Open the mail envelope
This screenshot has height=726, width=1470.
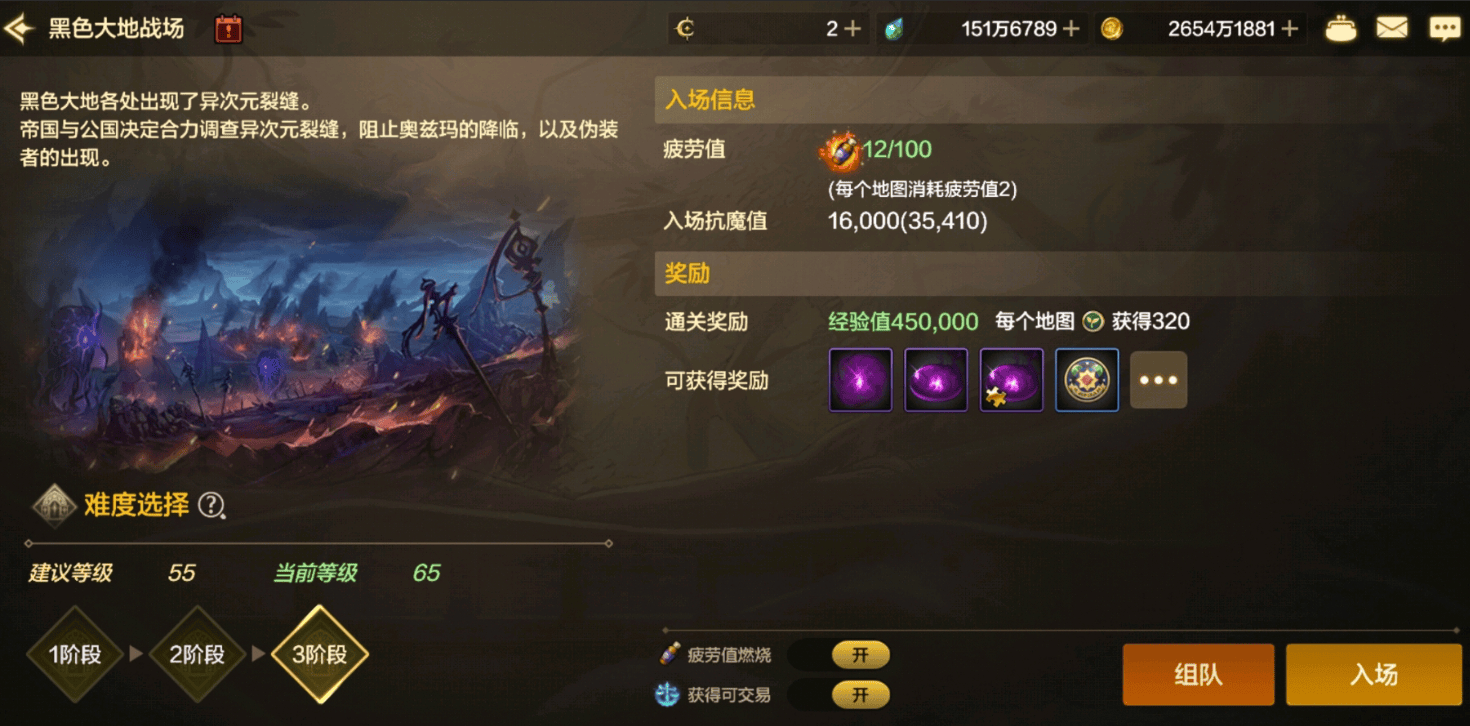point(1392,29)
